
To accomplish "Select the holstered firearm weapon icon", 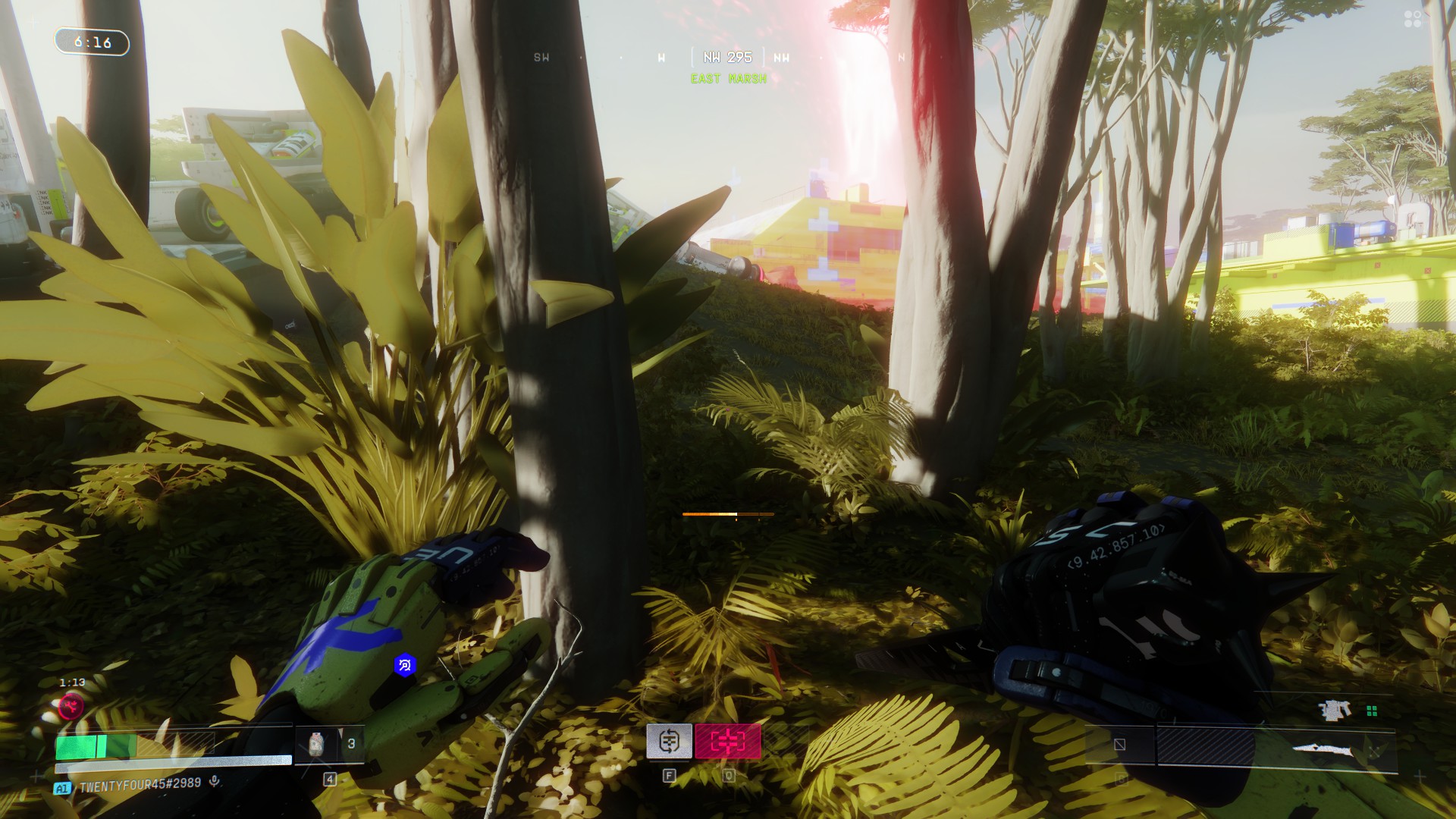I will [x=1335, y=711].
